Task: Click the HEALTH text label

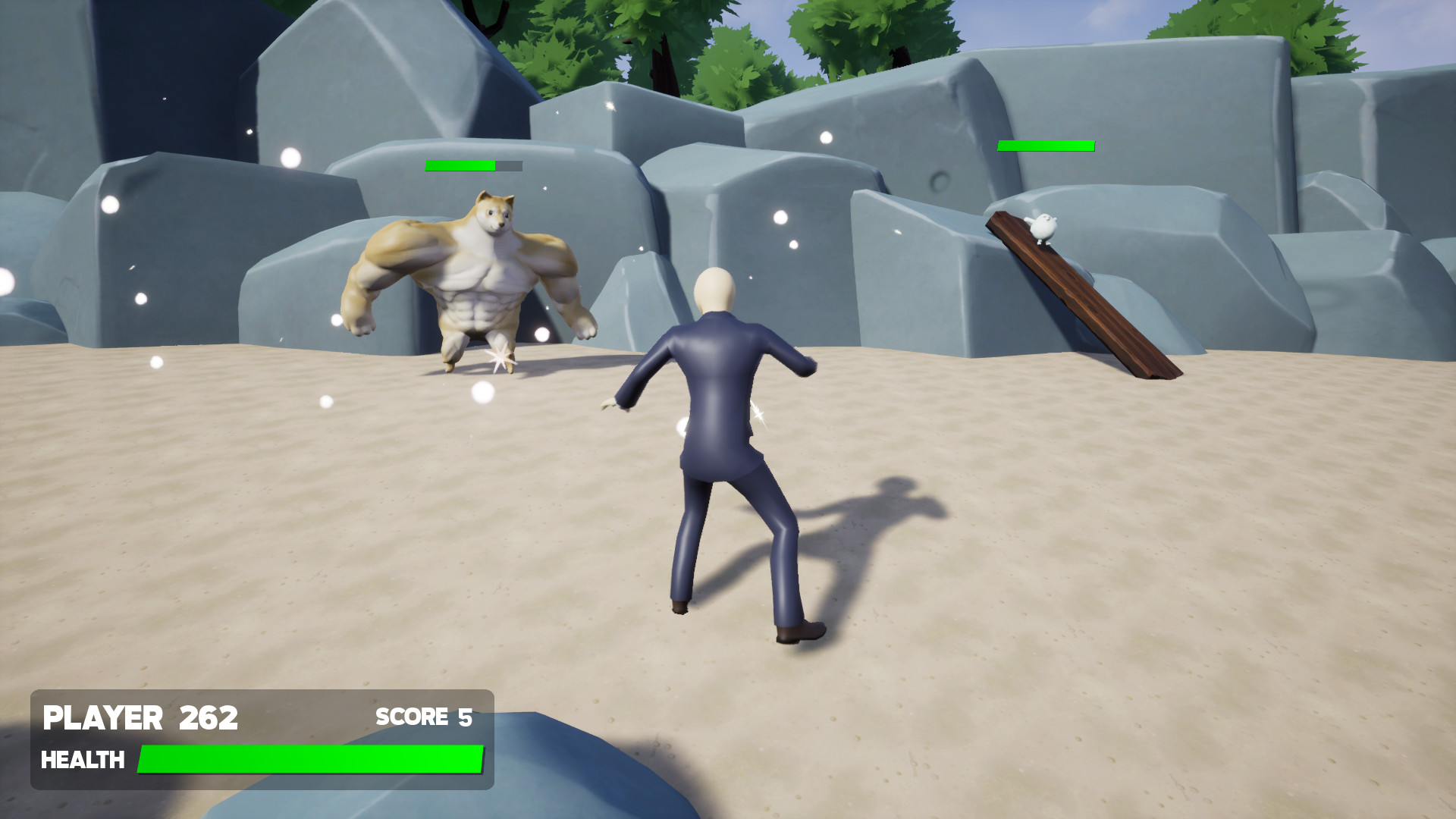Action: [85, 759]
